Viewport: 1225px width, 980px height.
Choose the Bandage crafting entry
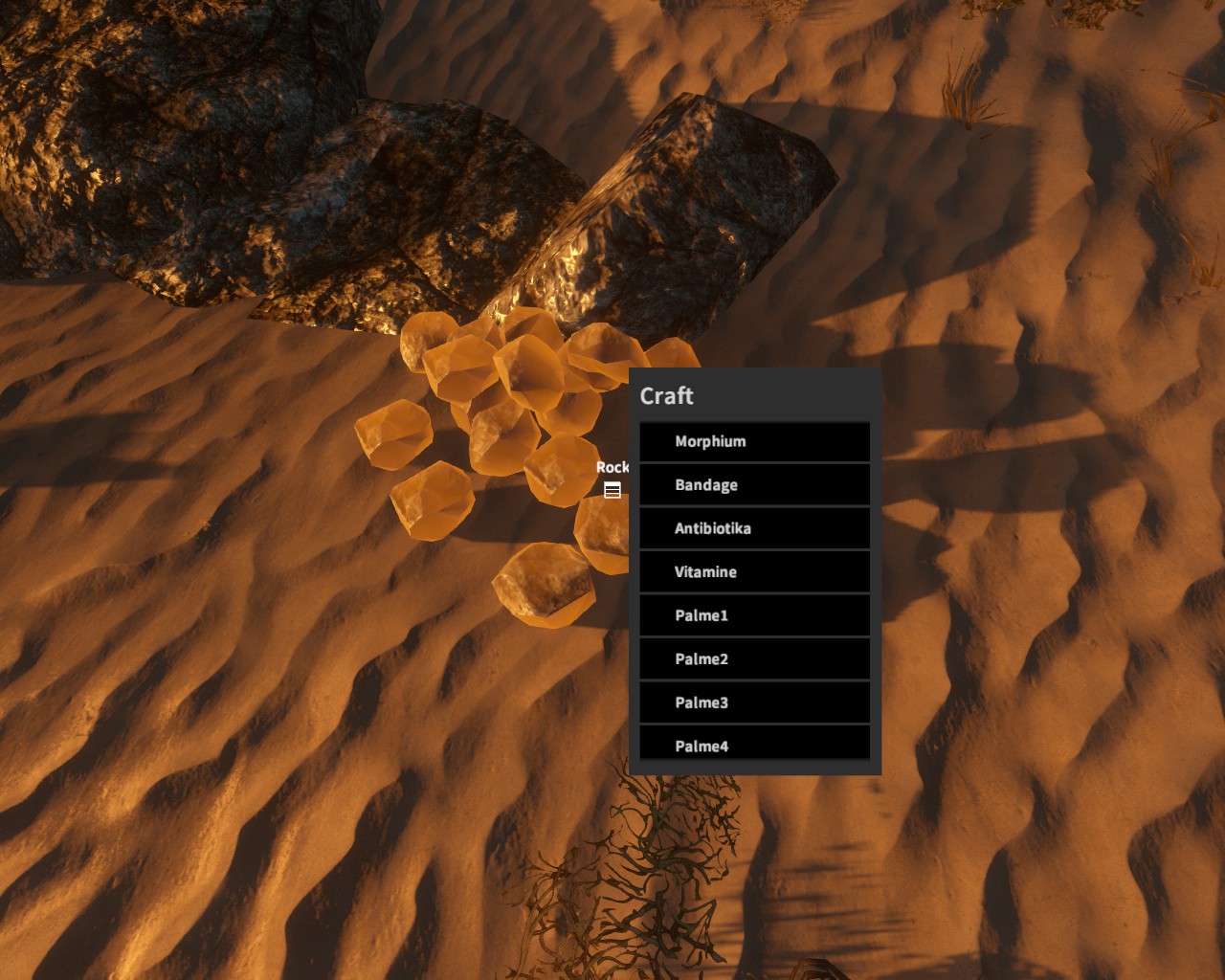coord(754,485)
